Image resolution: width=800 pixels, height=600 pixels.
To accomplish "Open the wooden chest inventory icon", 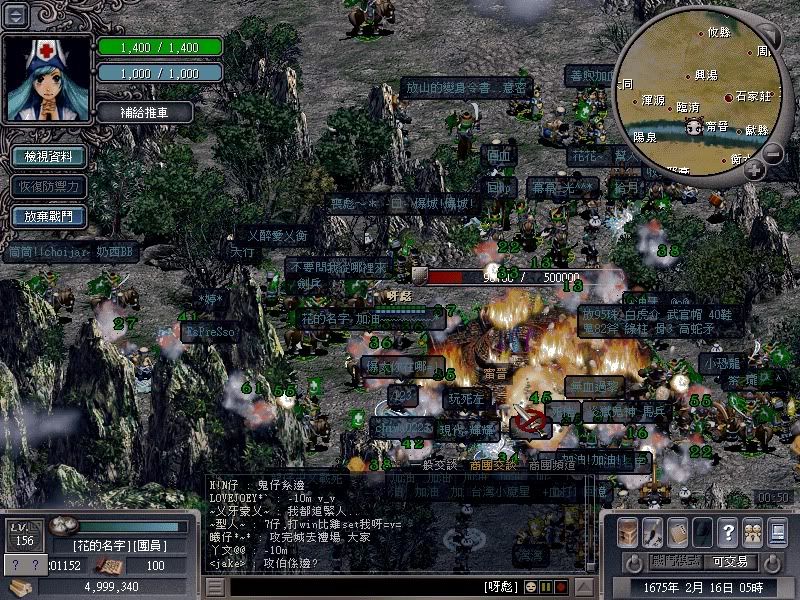I will click(x=628, y=531).
